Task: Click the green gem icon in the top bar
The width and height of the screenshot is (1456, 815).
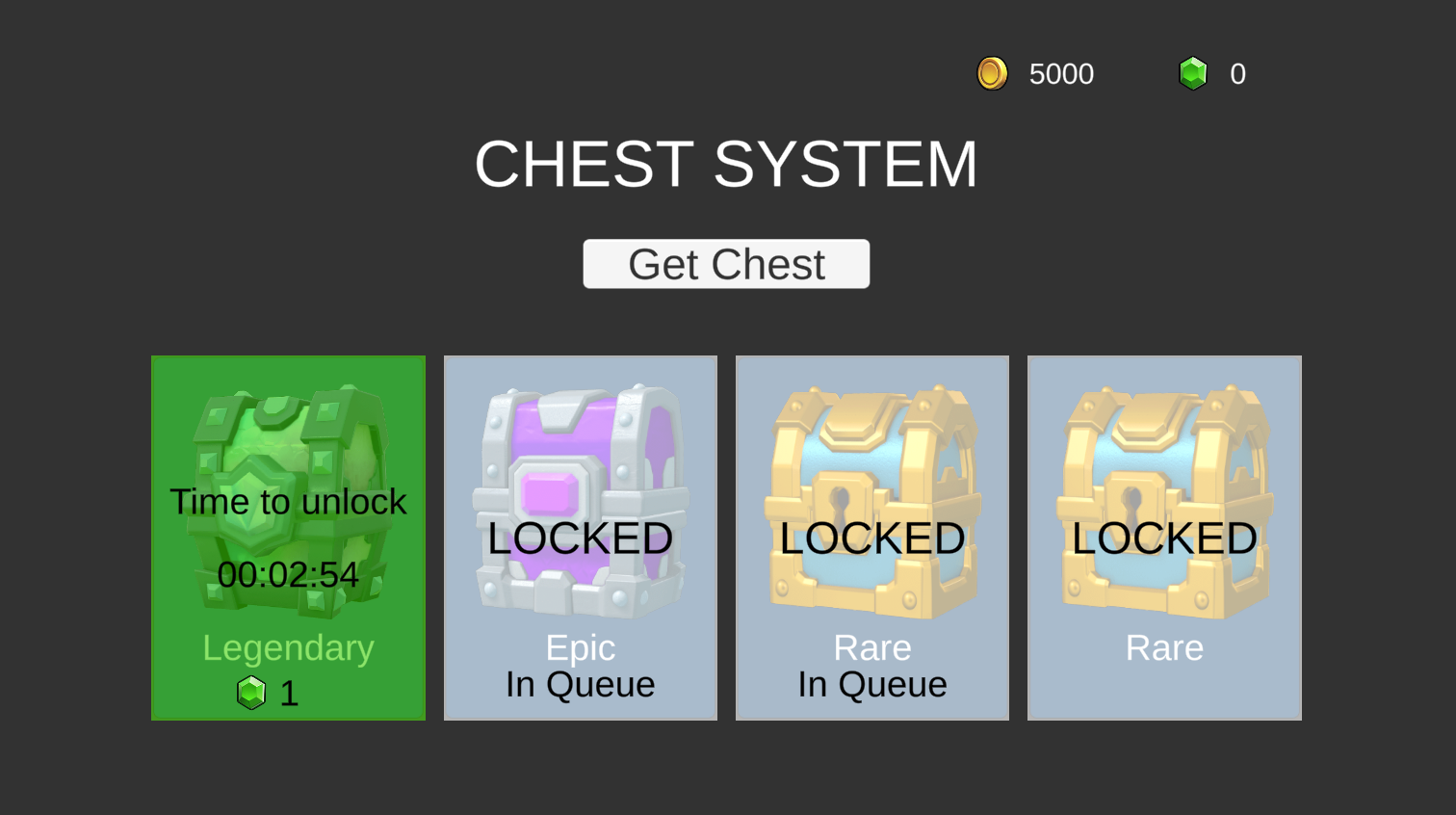Action: (1193, 73)
